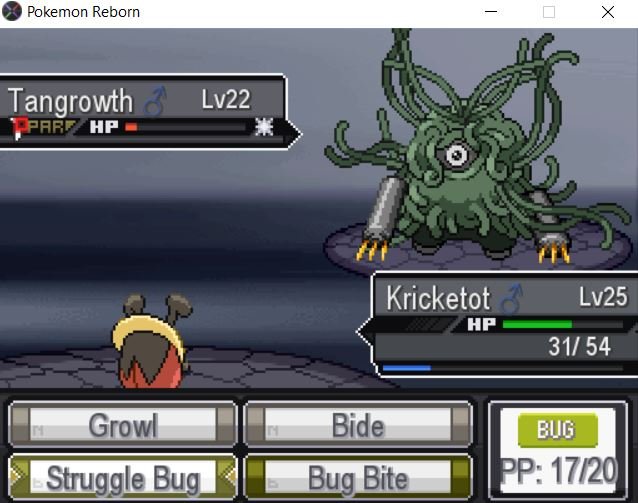Select the Growl move
Viewport: 638px width, 503px height.
coord(122,425)
